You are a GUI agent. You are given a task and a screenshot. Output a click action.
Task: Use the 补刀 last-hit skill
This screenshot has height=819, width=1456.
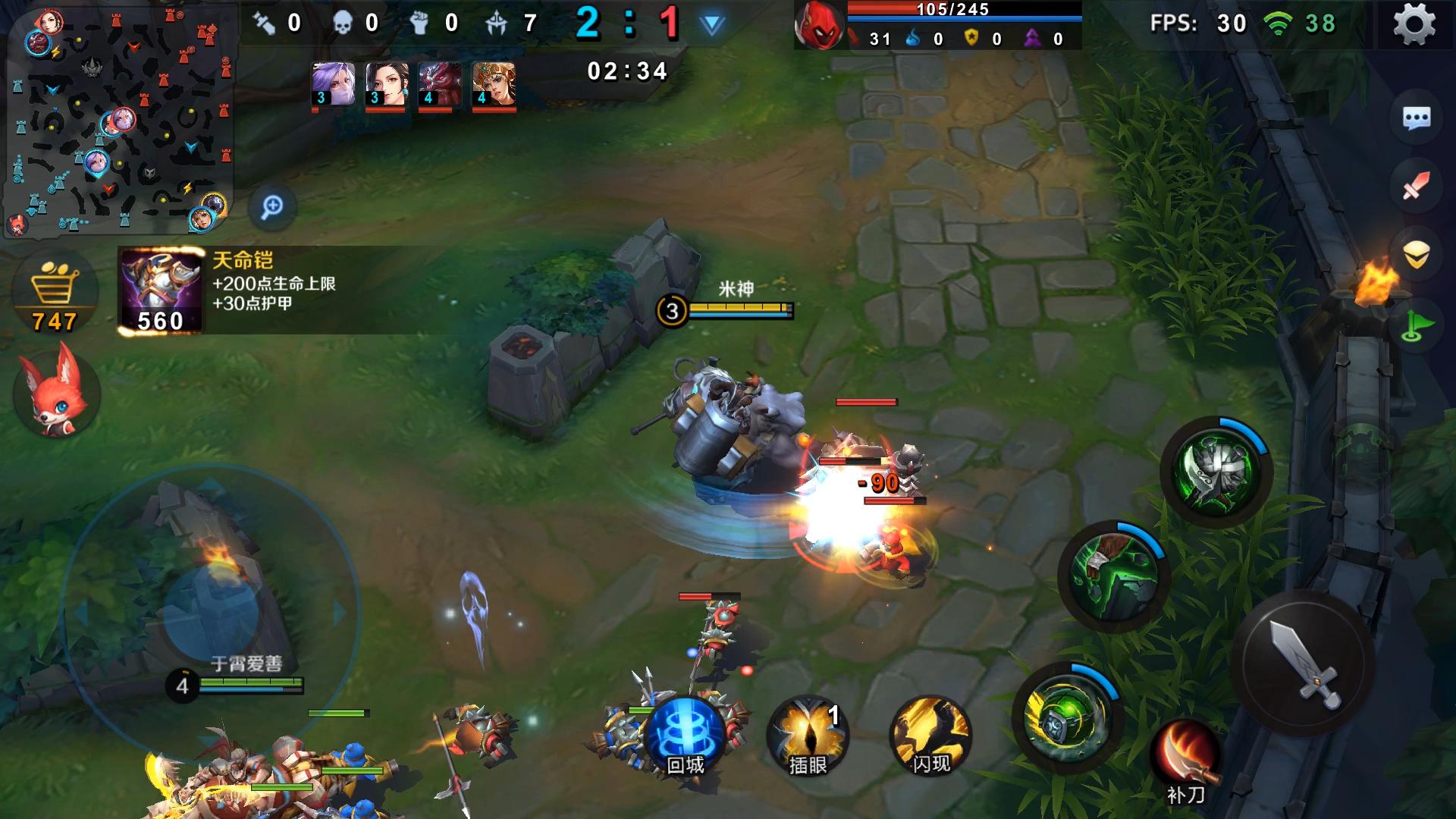pos(1185,761)
